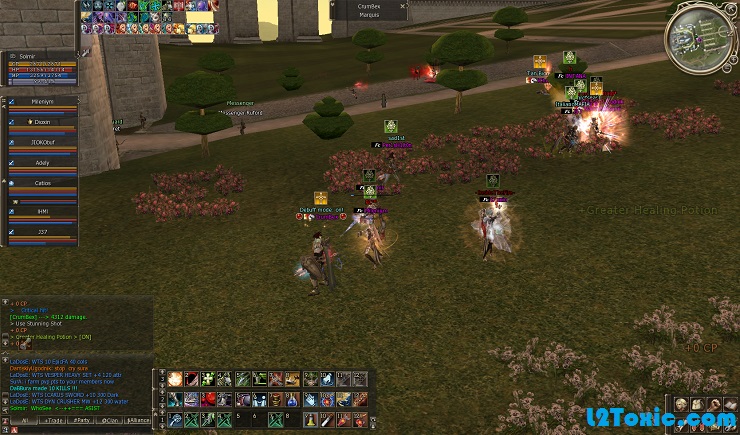Target party member JIOKObuf
Screen dimensions: 740x435
coord(42,141)
